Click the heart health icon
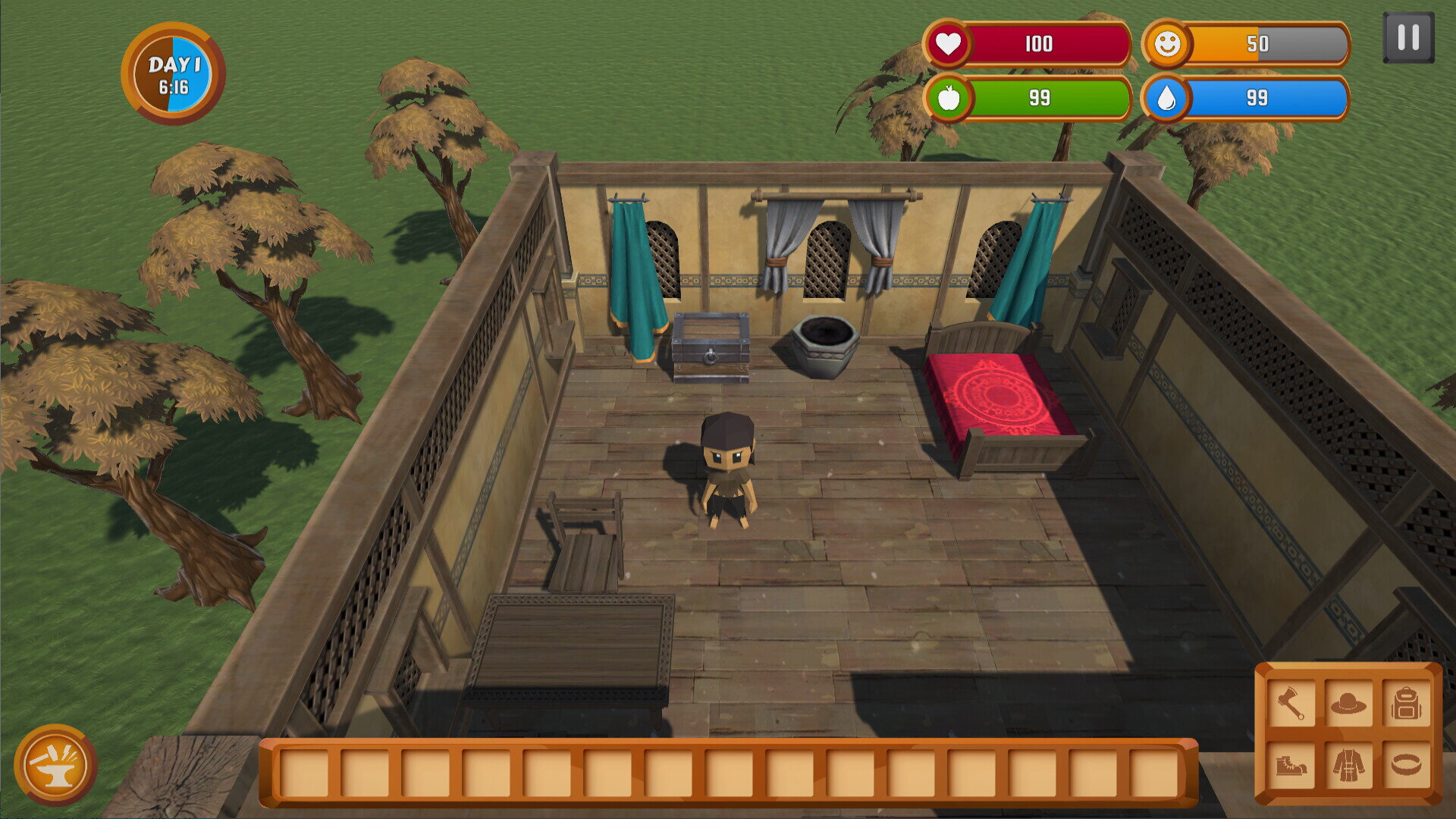 click(x=950, y=43)
